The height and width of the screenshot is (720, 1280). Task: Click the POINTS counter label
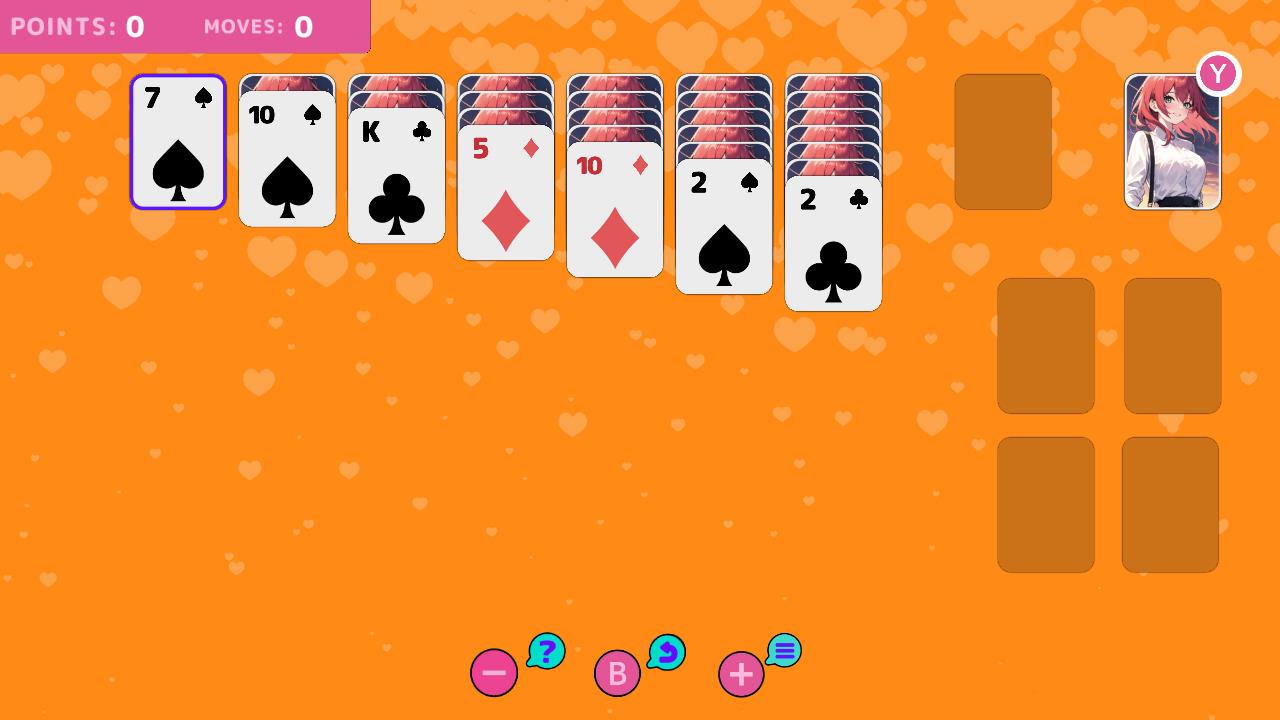58,26
